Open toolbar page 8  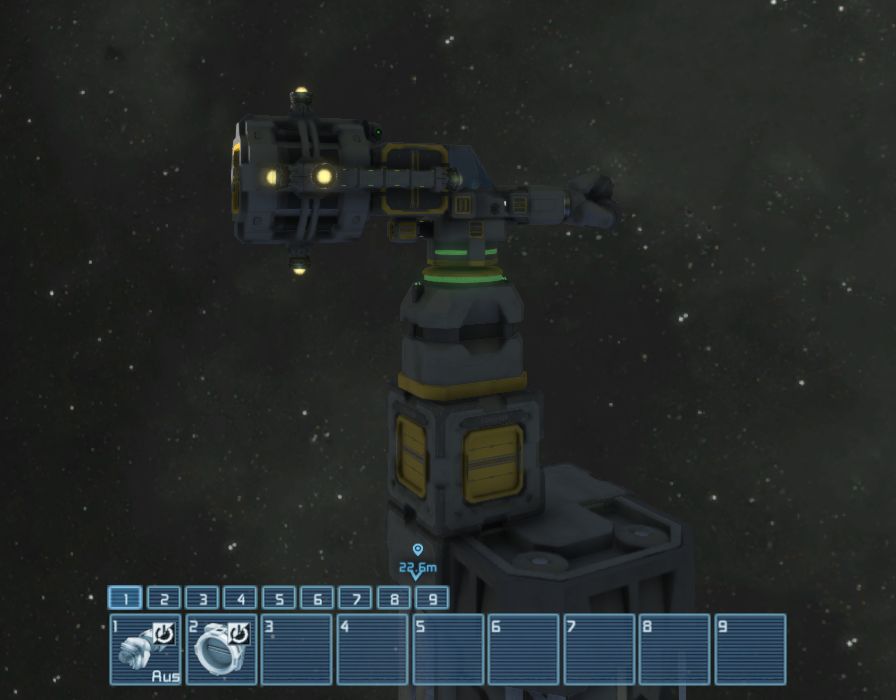click(394, 598)
